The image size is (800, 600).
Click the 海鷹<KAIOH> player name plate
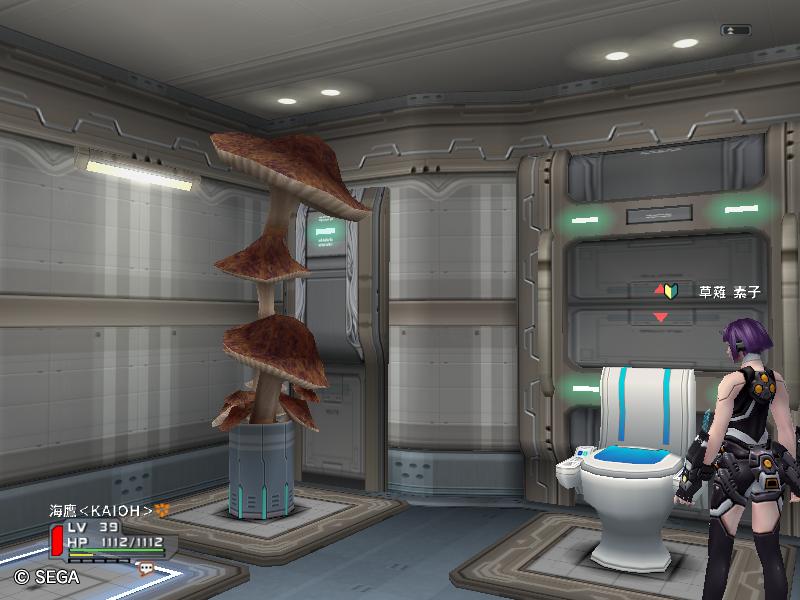[x=101, y=511]
